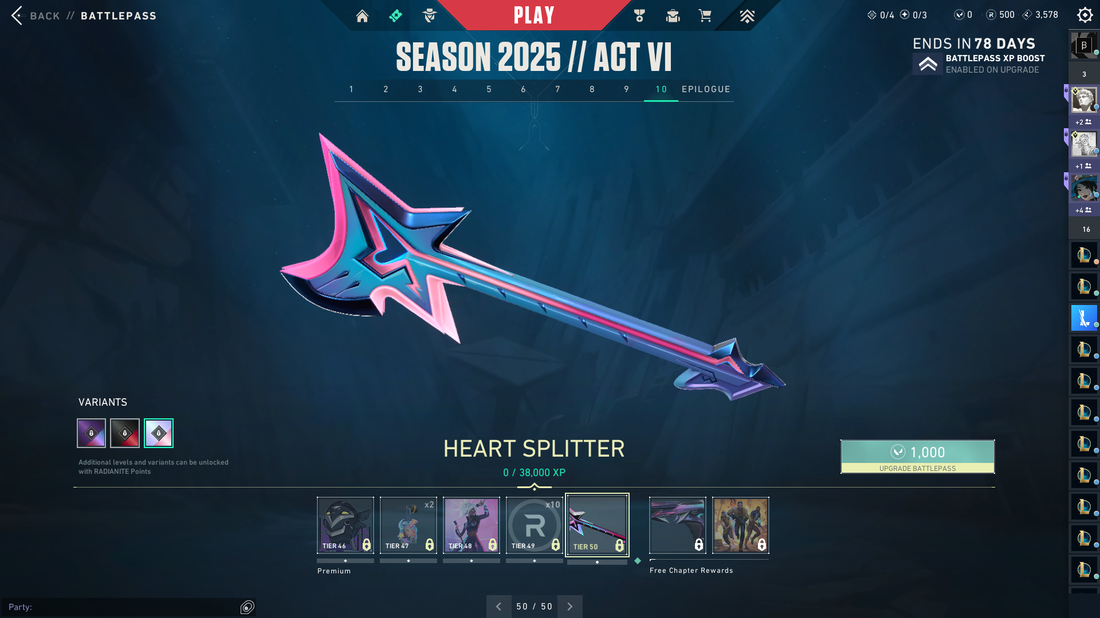Open the settings gear icon
Screen dimensions: 1100x618
(x=1085, y=15)
